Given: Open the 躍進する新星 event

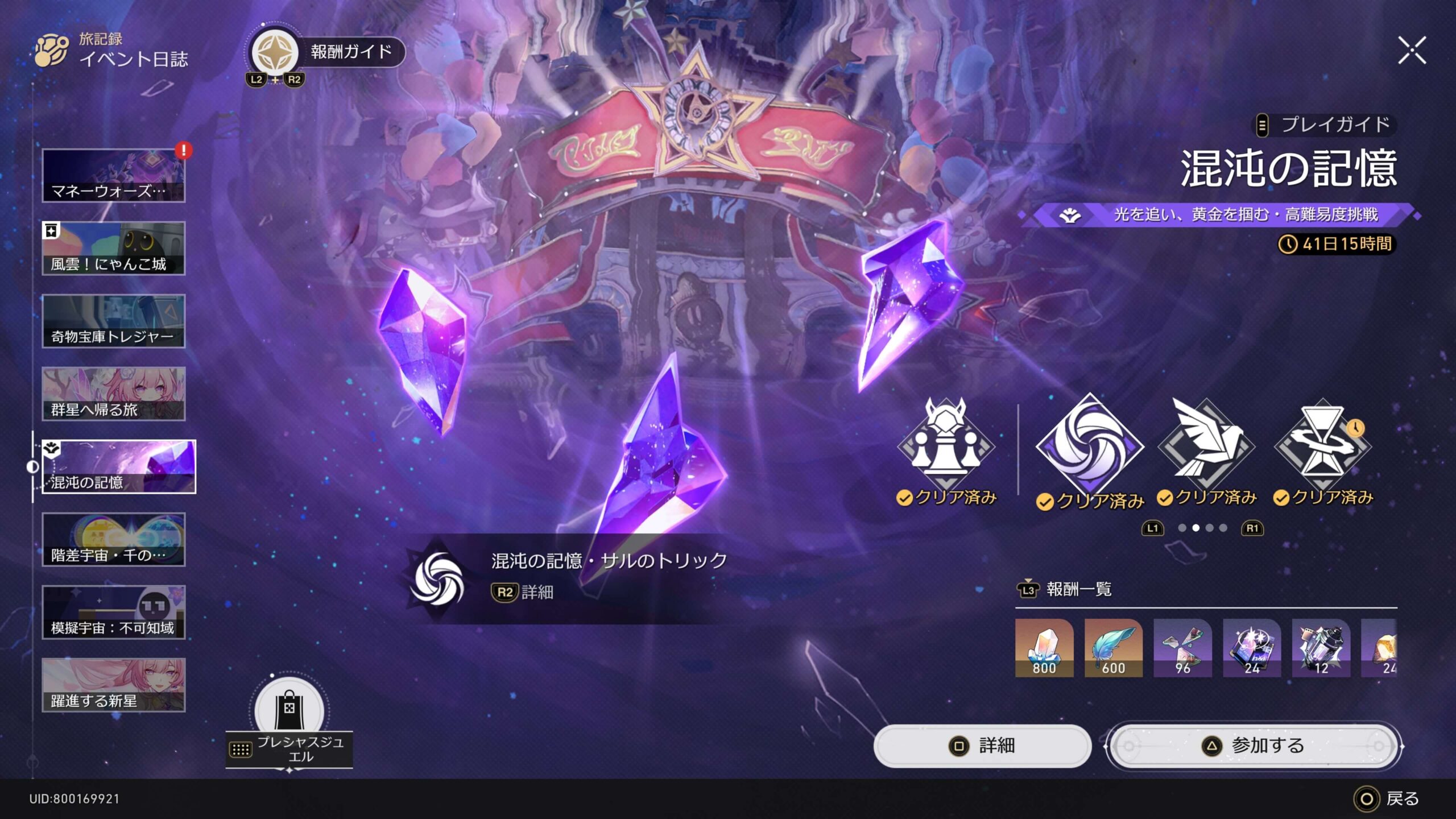Looking at the screenshot, I should click(114, 685).
